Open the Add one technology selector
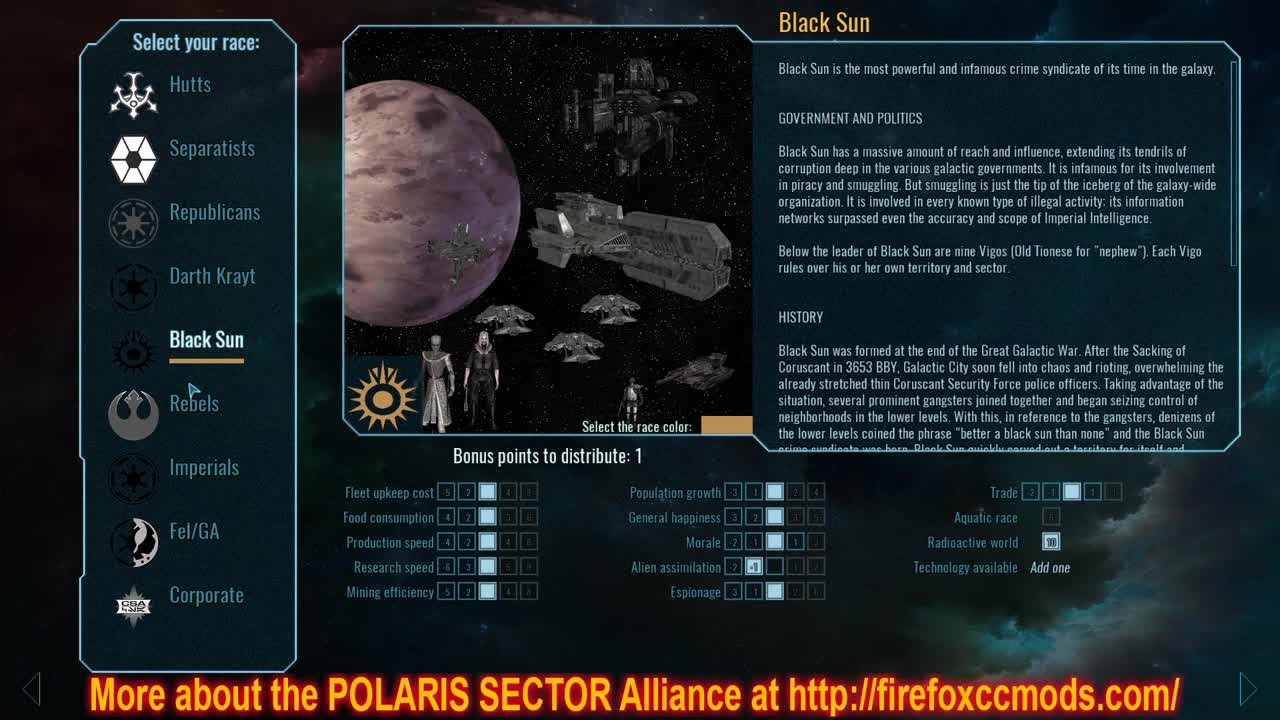The height and width of the screenshot is (720, 1280). 1050,567
